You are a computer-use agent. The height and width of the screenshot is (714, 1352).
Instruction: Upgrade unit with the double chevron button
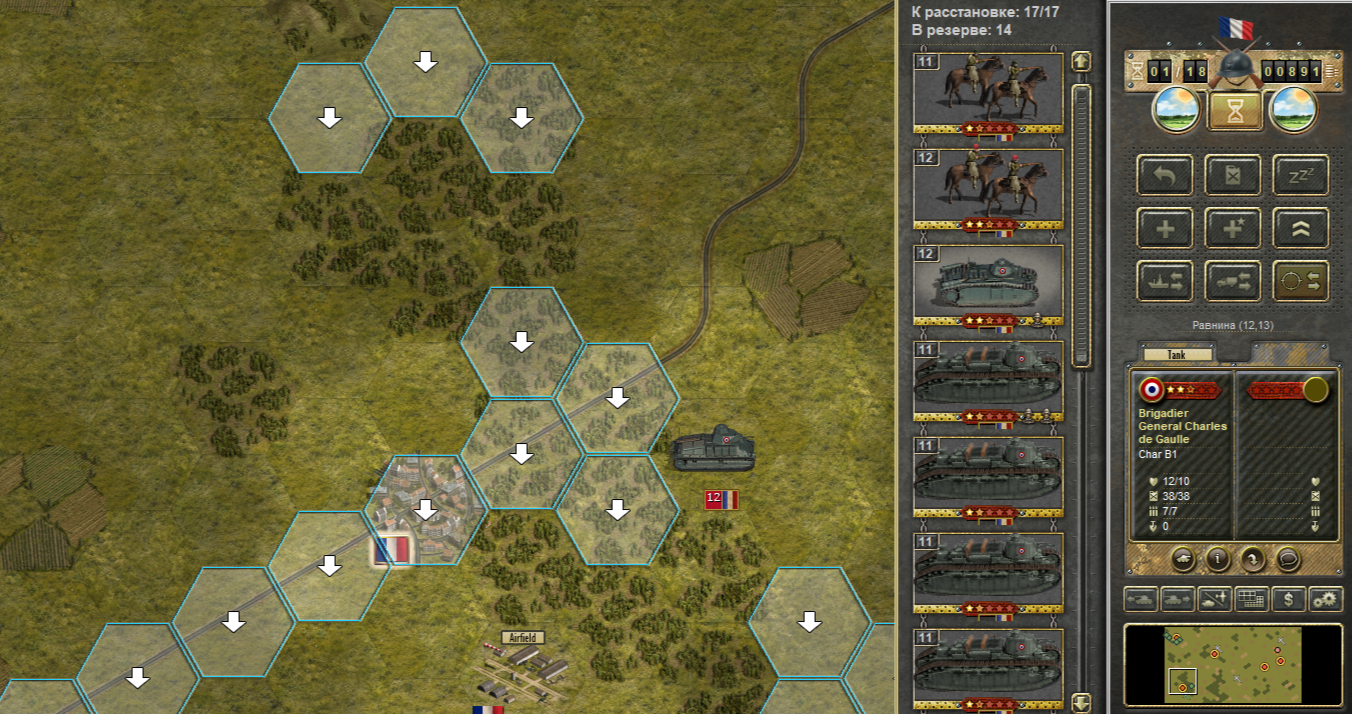point(1300,228)
